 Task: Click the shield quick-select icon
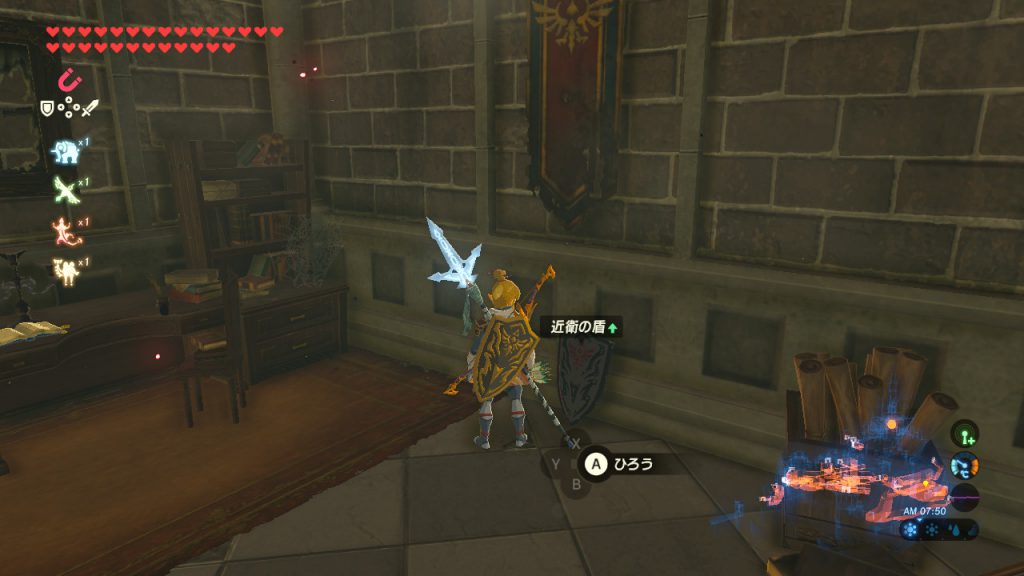click(46, 107)
